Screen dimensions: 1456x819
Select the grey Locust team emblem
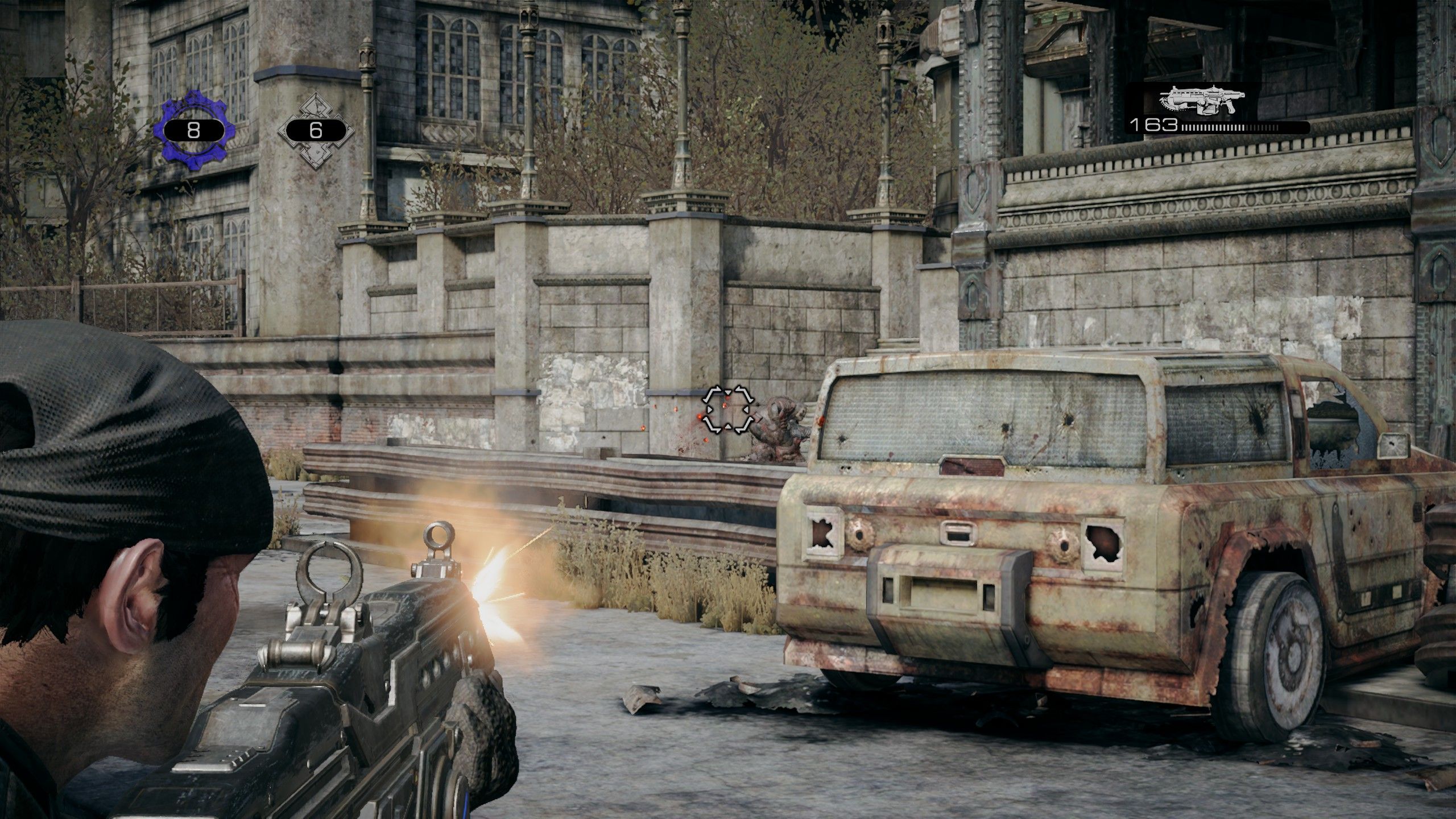[316, 130]
